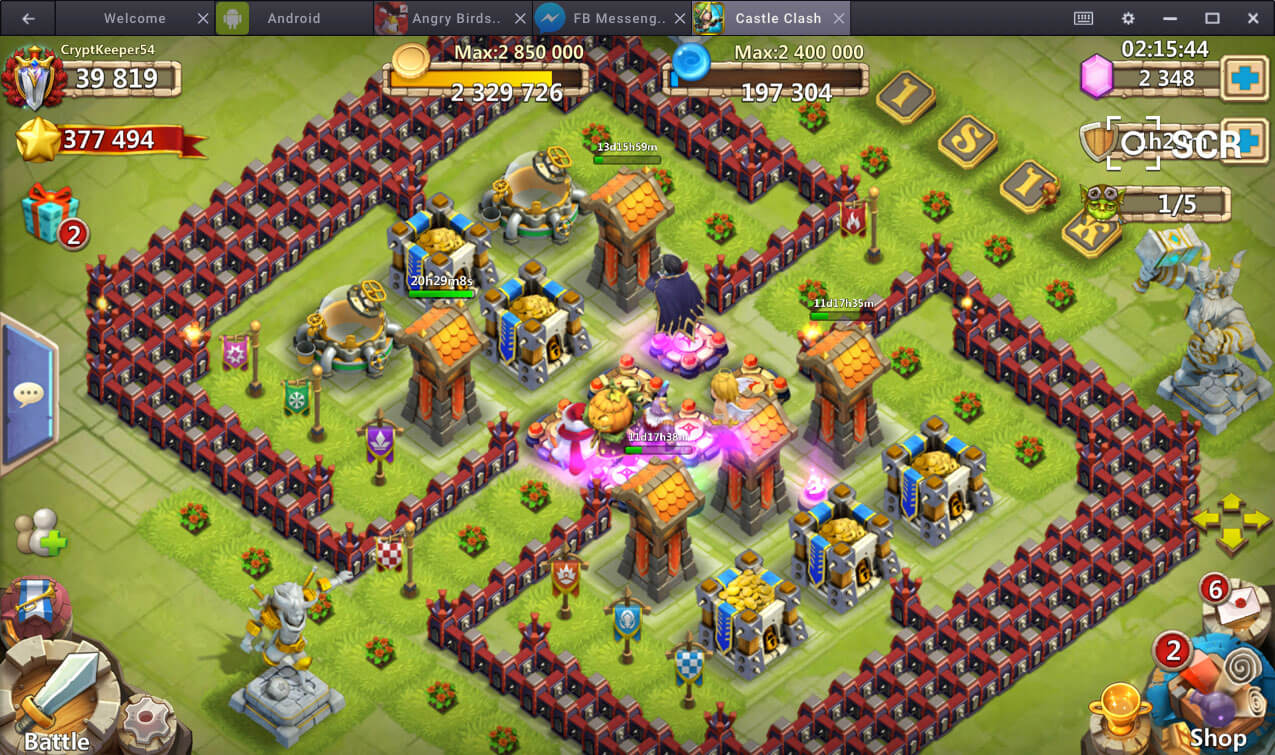
Task: Open the add friends icon
Action: 40,534
